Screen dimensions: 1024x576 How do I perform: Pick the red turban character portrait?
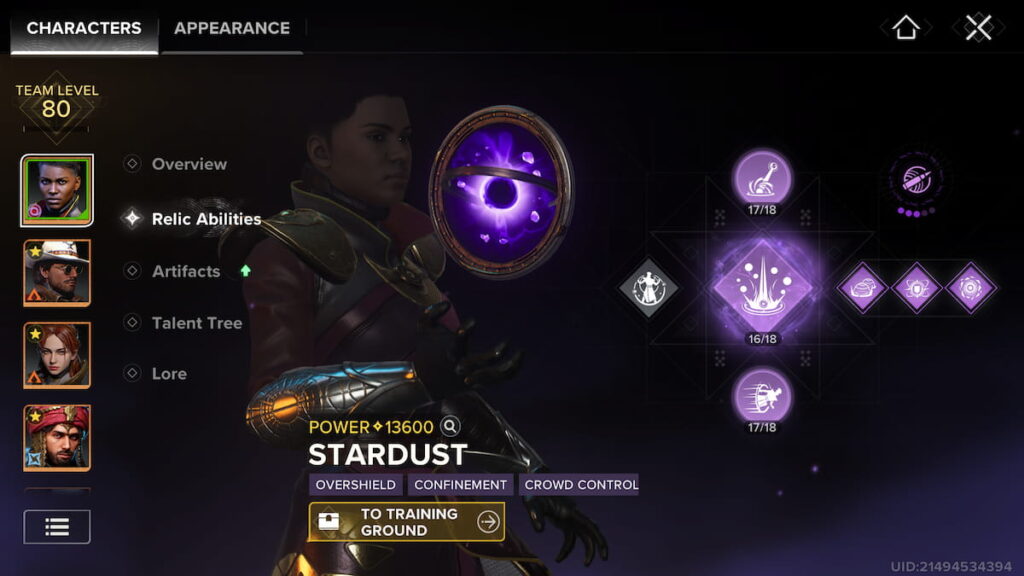tap(57, 437)
